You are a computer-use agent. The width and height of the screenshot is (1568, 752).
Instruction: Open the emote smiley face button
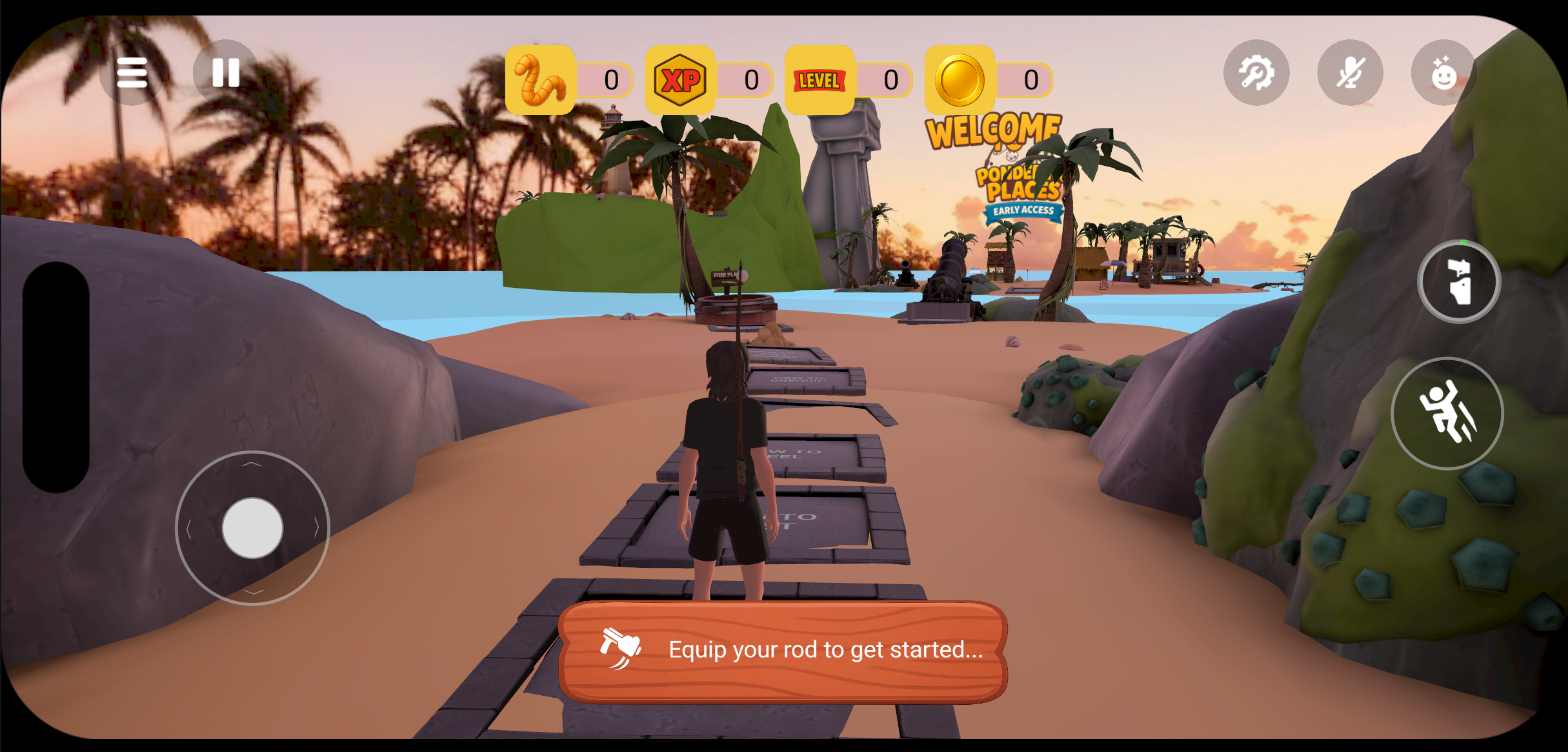[1443, 72]
